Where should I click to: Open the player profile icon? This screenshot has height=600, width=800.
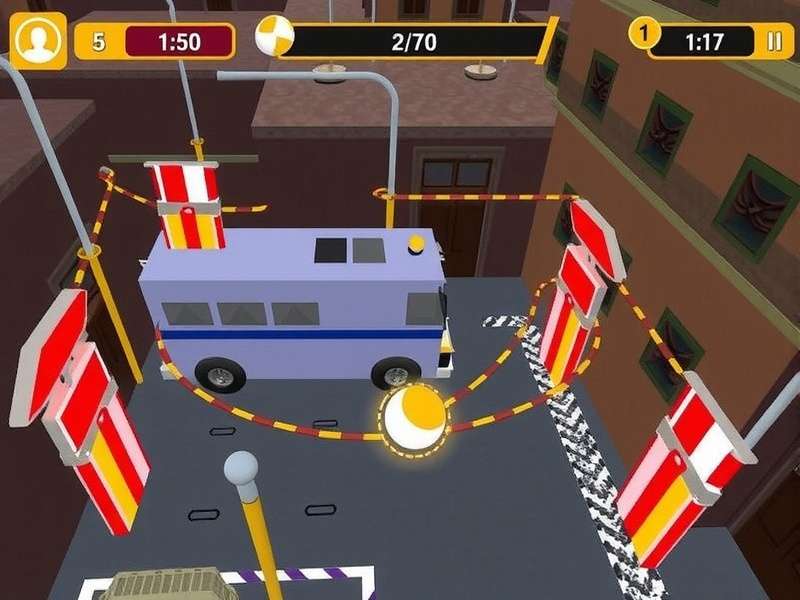(x=38, y=42)
